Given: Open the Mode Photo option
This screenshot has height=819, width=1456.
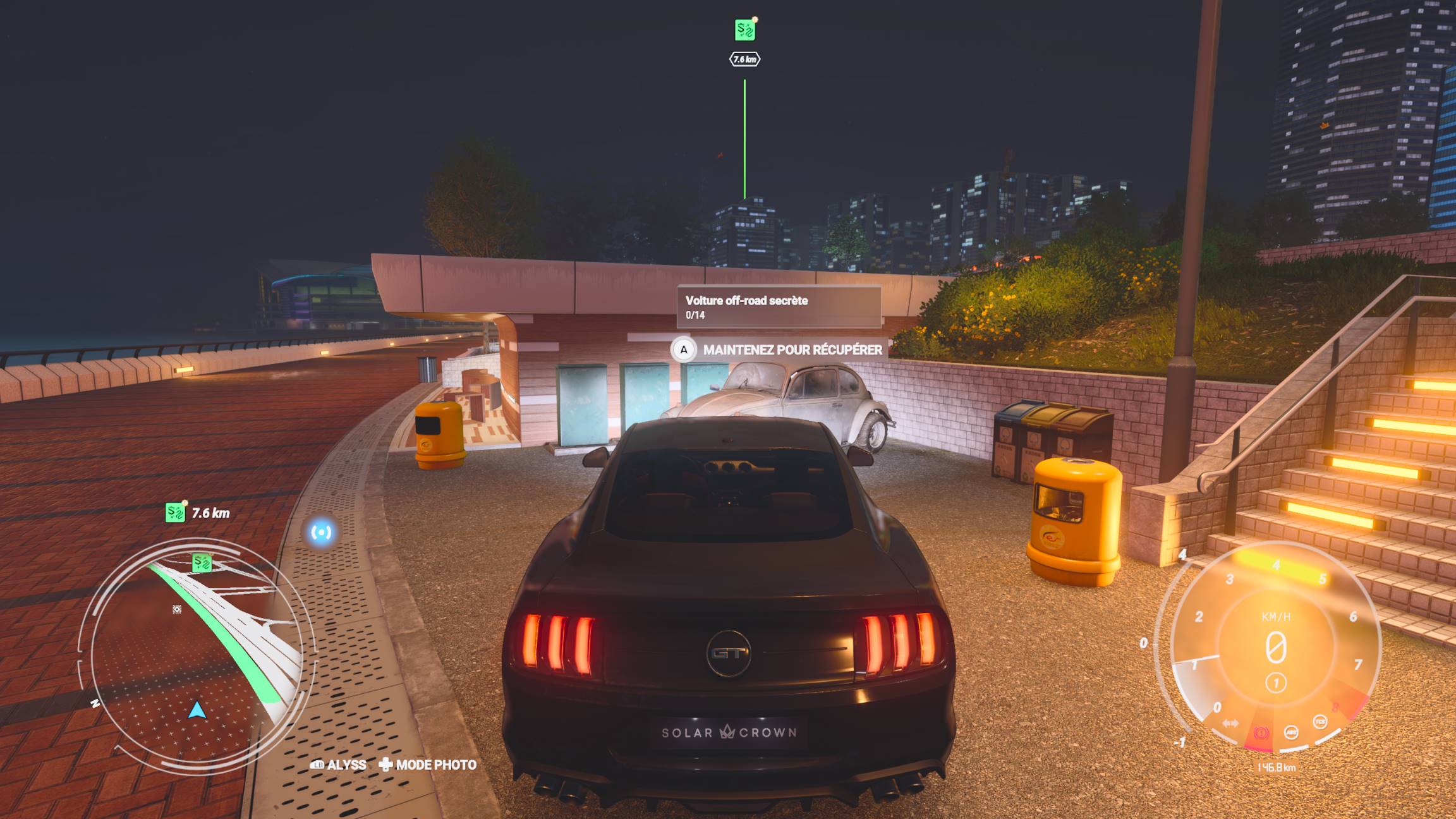Looking at the screenshot, I should [x=428, y=765].
